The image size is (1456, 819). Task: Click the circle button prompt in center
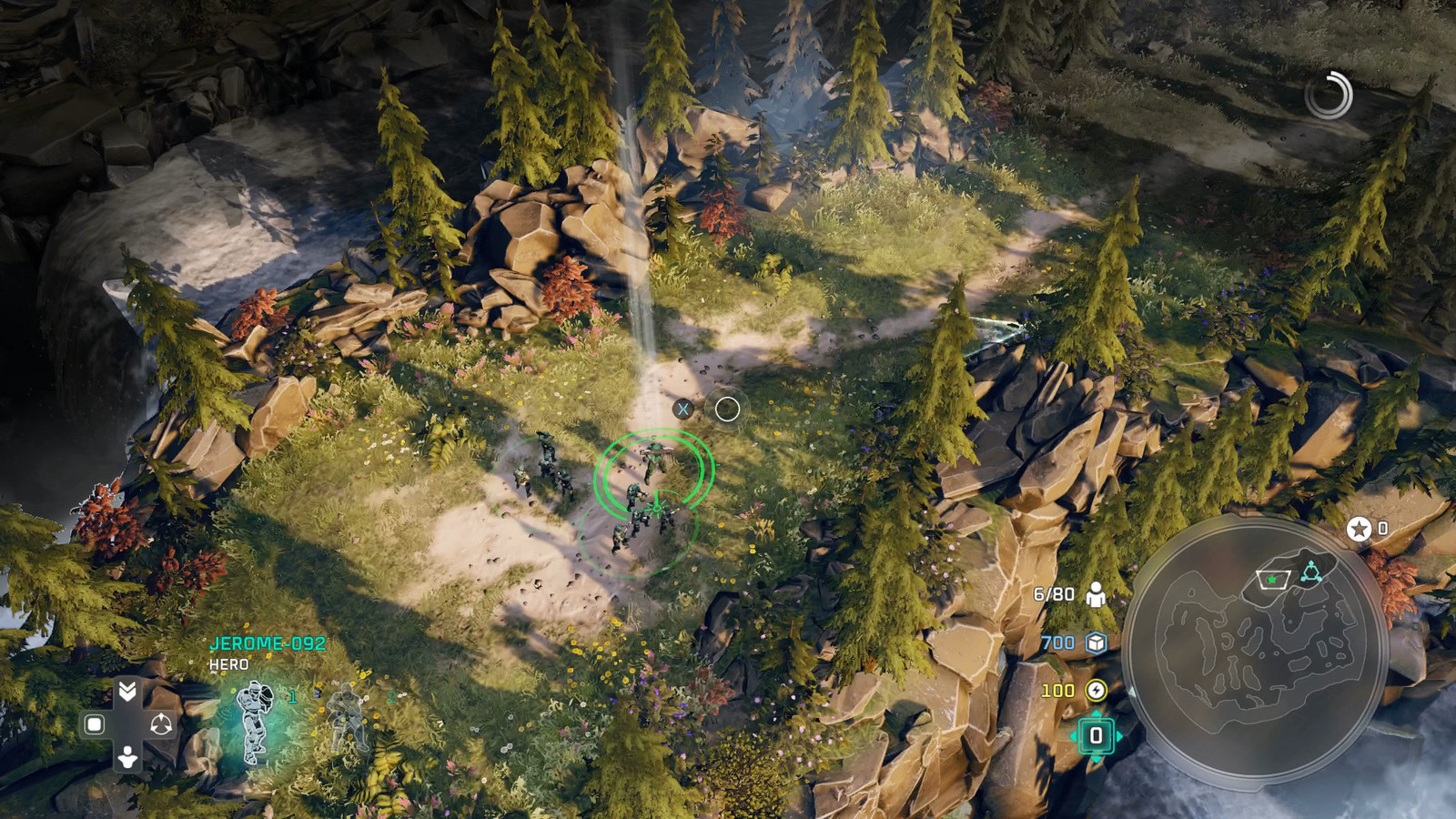coord(725,409)
